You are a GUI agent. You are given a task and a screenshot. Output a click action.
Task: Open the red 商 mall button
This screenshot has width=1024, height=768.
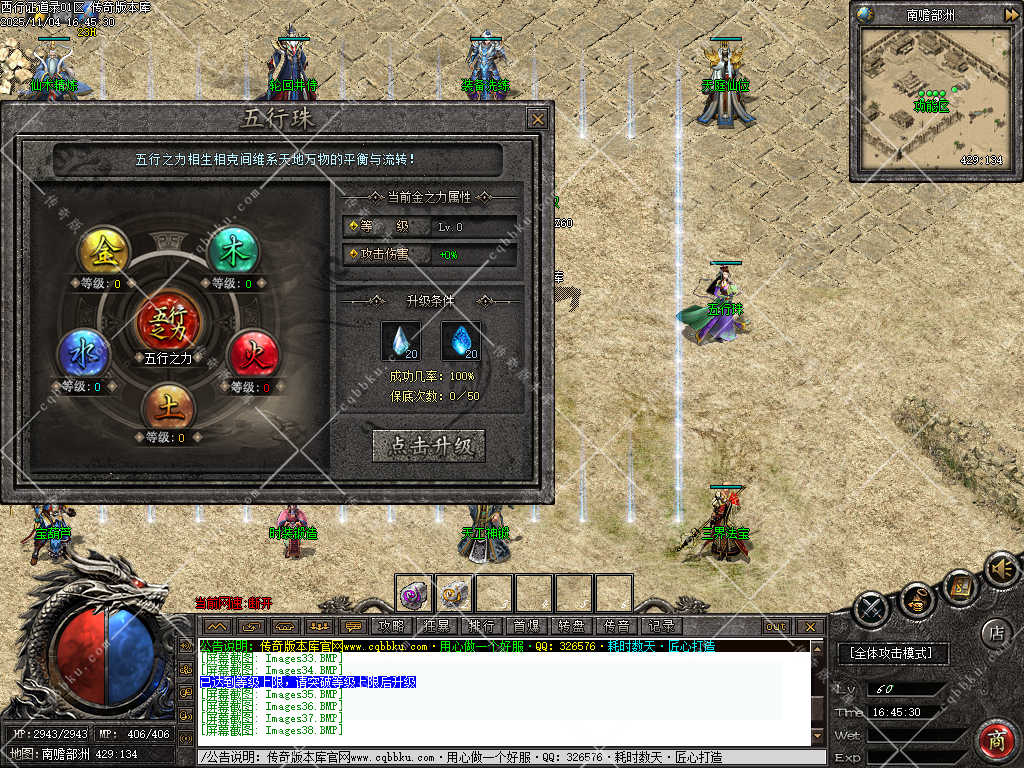[996, 741]
